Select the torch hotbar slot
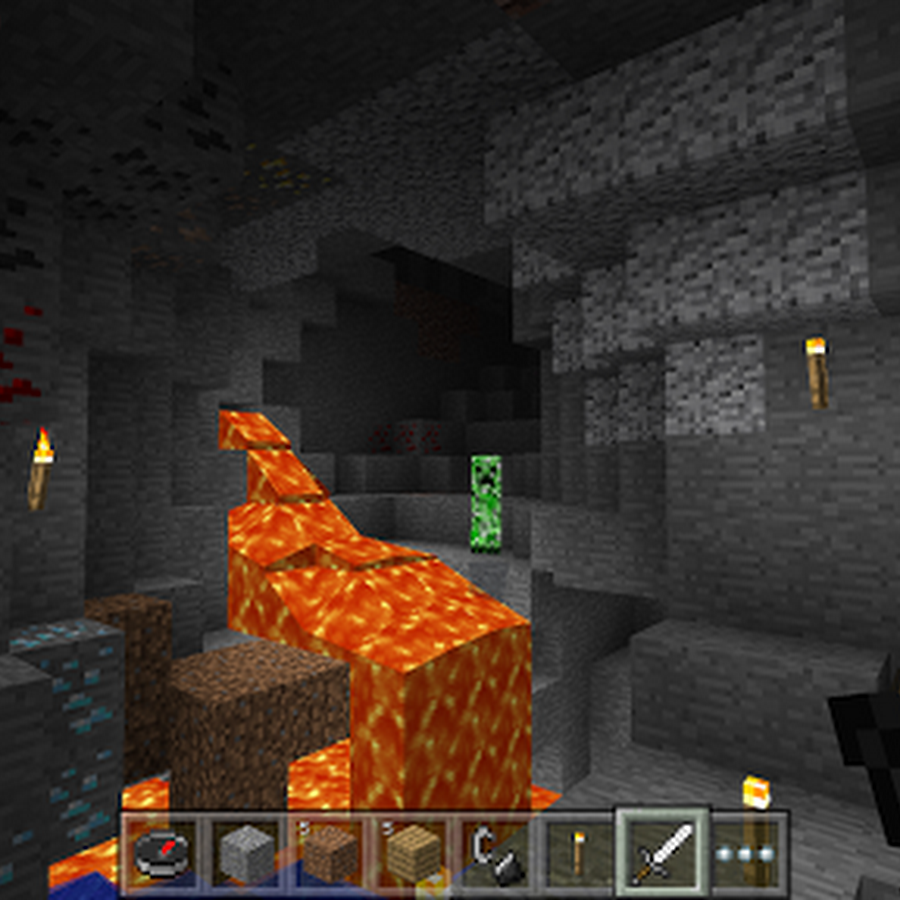 [580, 854]
